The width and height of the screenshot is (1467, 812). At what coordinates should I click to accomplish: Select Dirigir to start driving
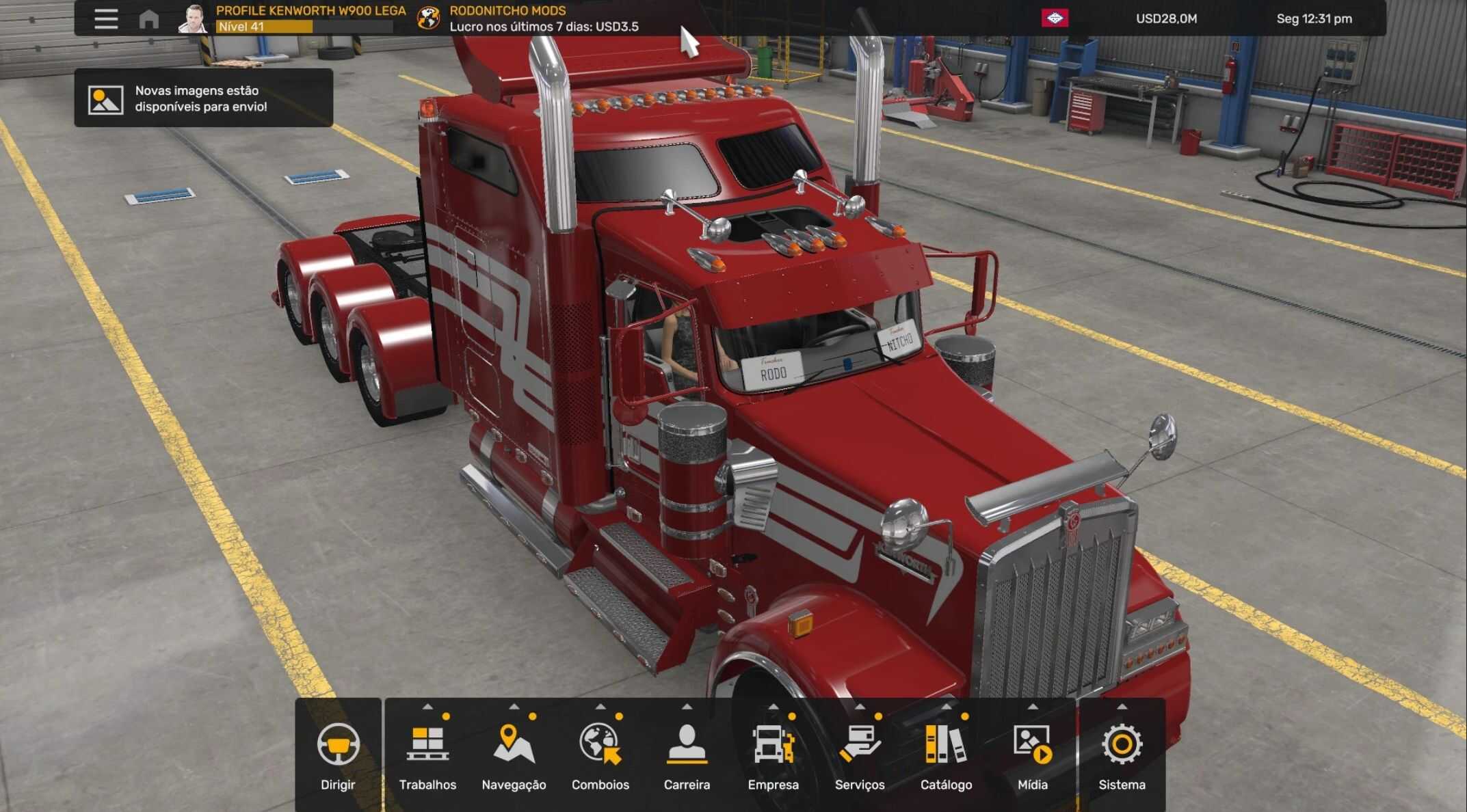338,754
